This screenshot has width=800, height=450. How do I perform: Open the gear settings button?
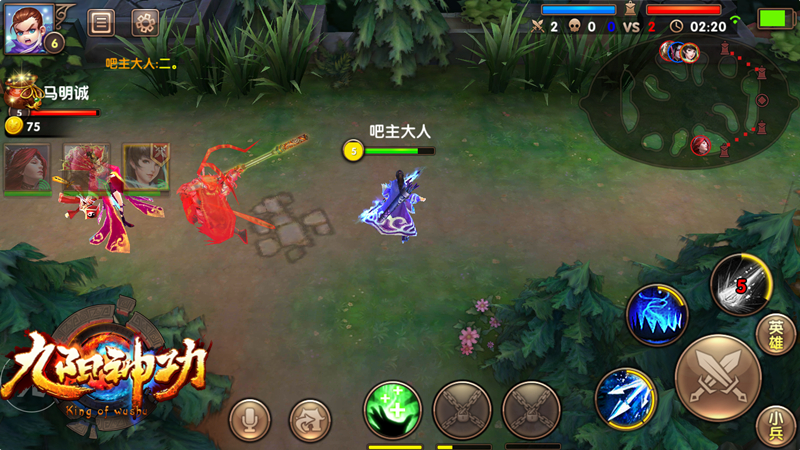[146, 22]
